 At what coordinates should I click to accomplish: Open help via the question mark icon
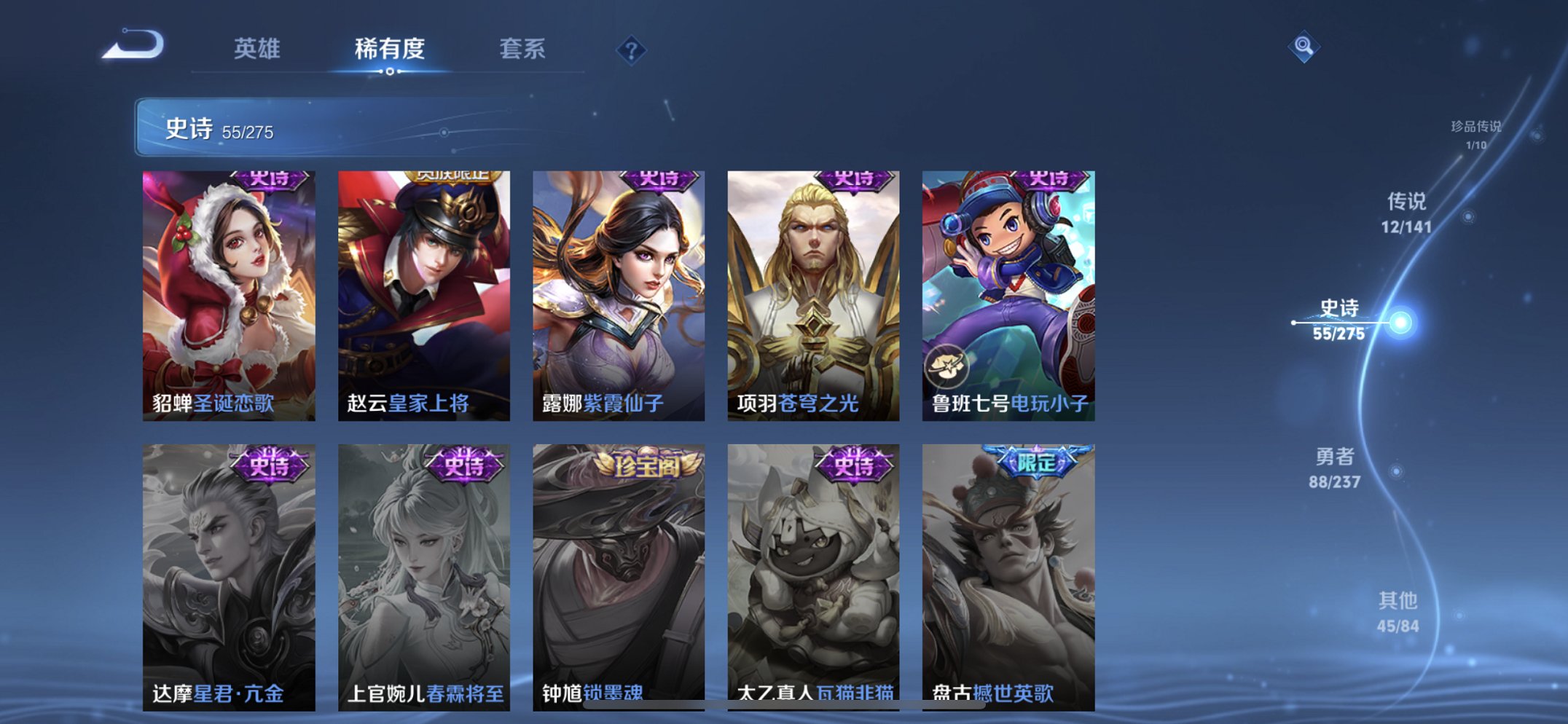click(x=631, y=50)
